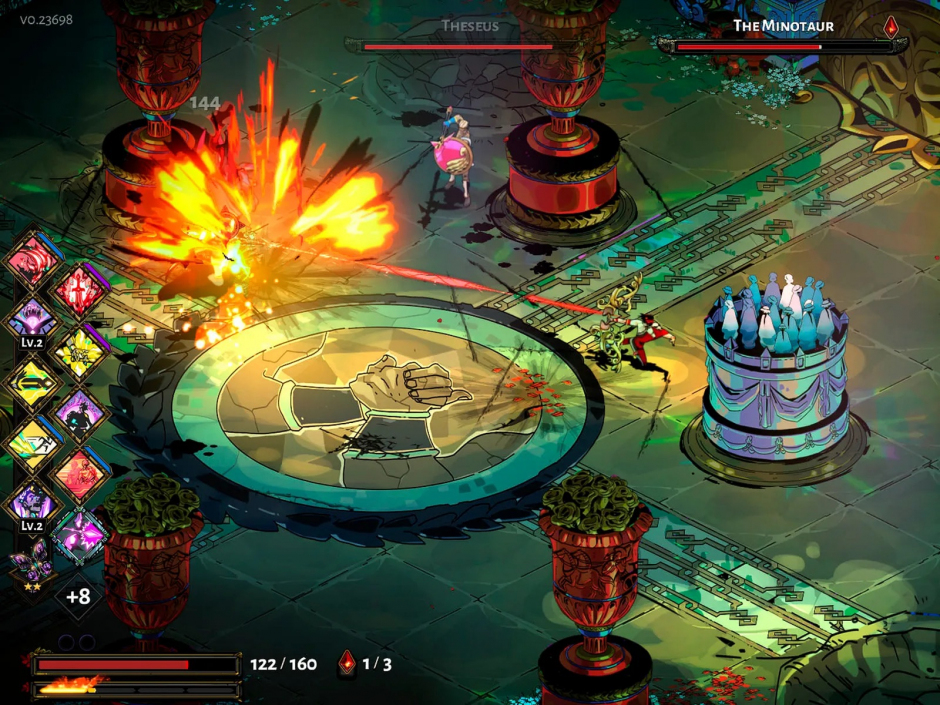This screenshot has width=940, height=705.
Task: Click the red-orange figures boon icon
Action: 79,470
